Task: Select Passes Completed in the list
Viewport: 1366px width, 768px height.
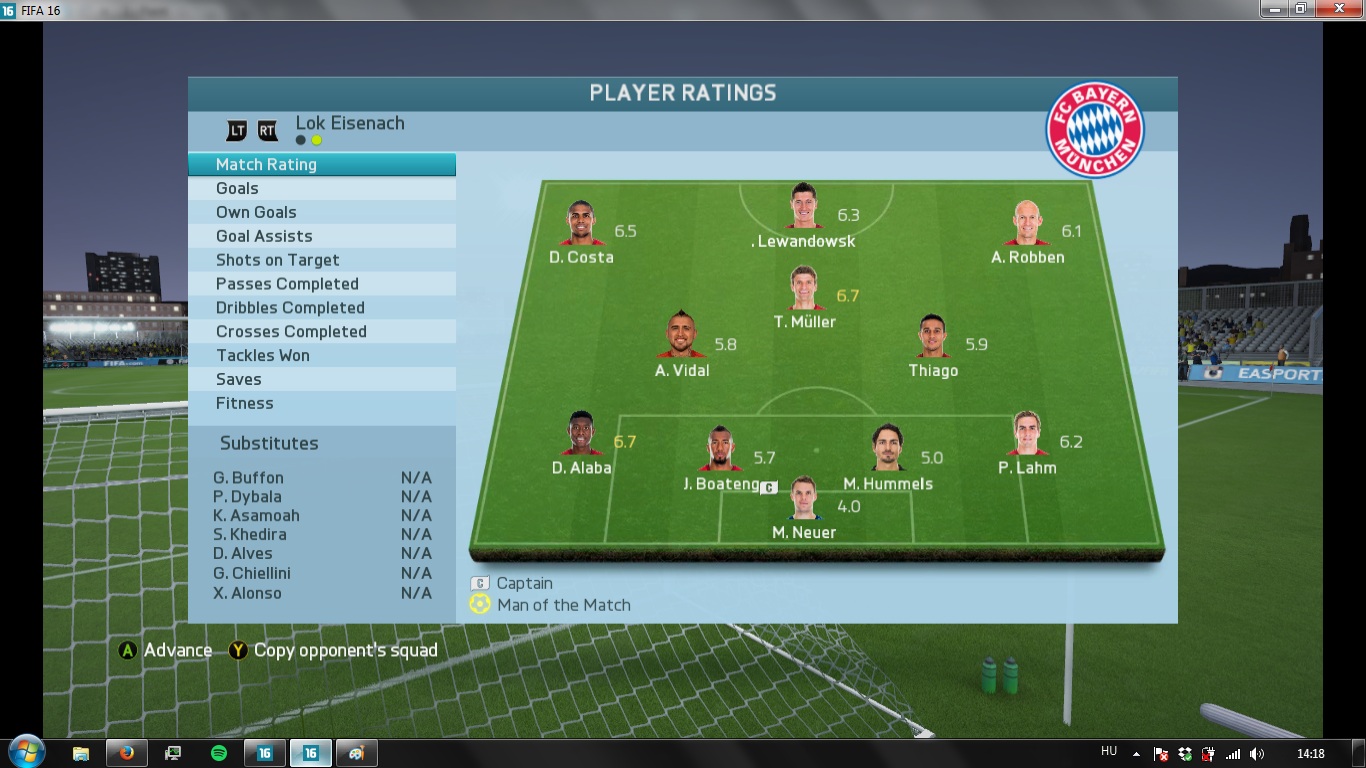Action: pos(321,284)
